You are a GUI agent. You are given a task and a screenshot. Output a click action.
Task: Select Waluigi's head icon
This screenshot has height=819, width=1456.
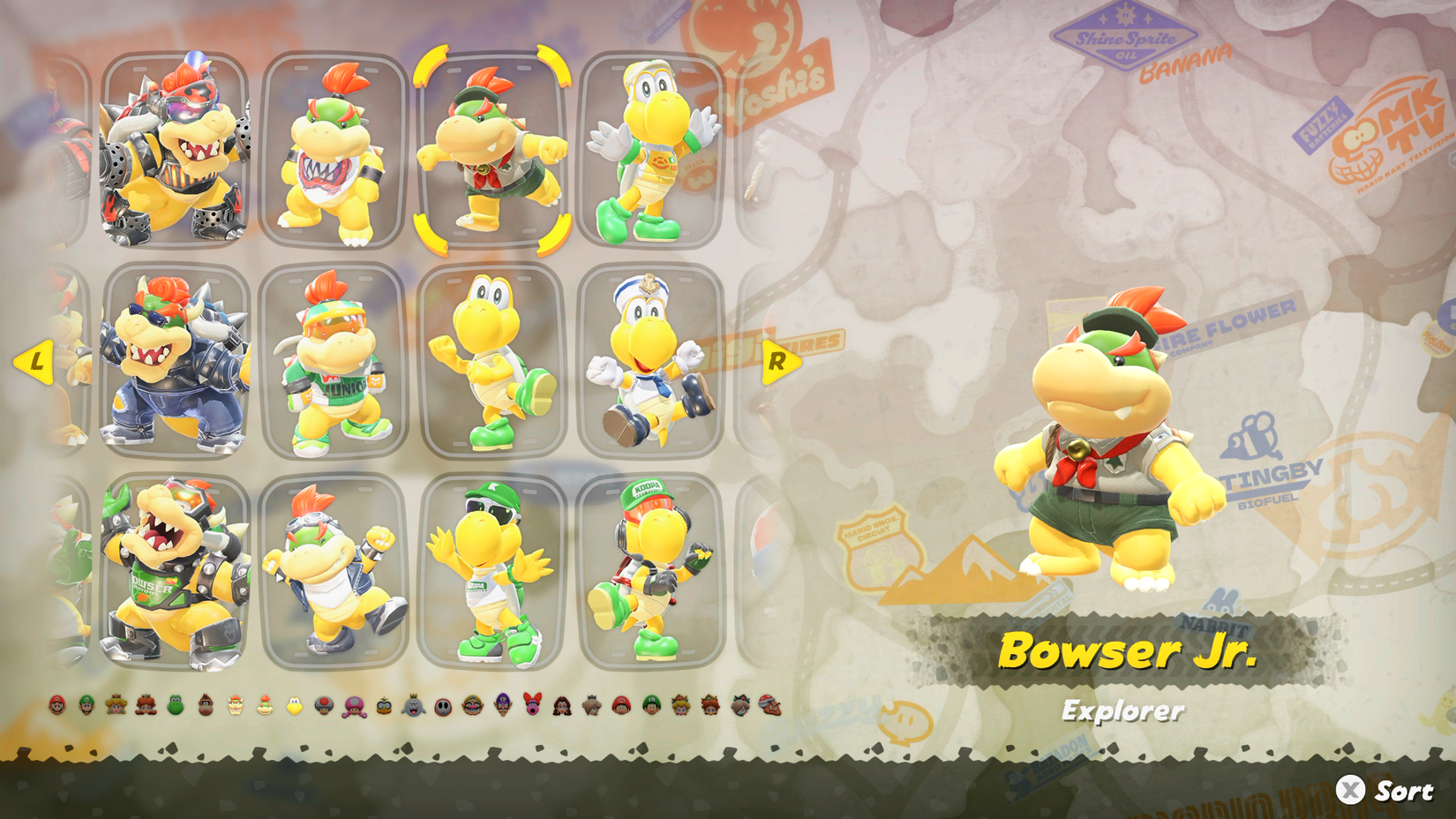502,706
